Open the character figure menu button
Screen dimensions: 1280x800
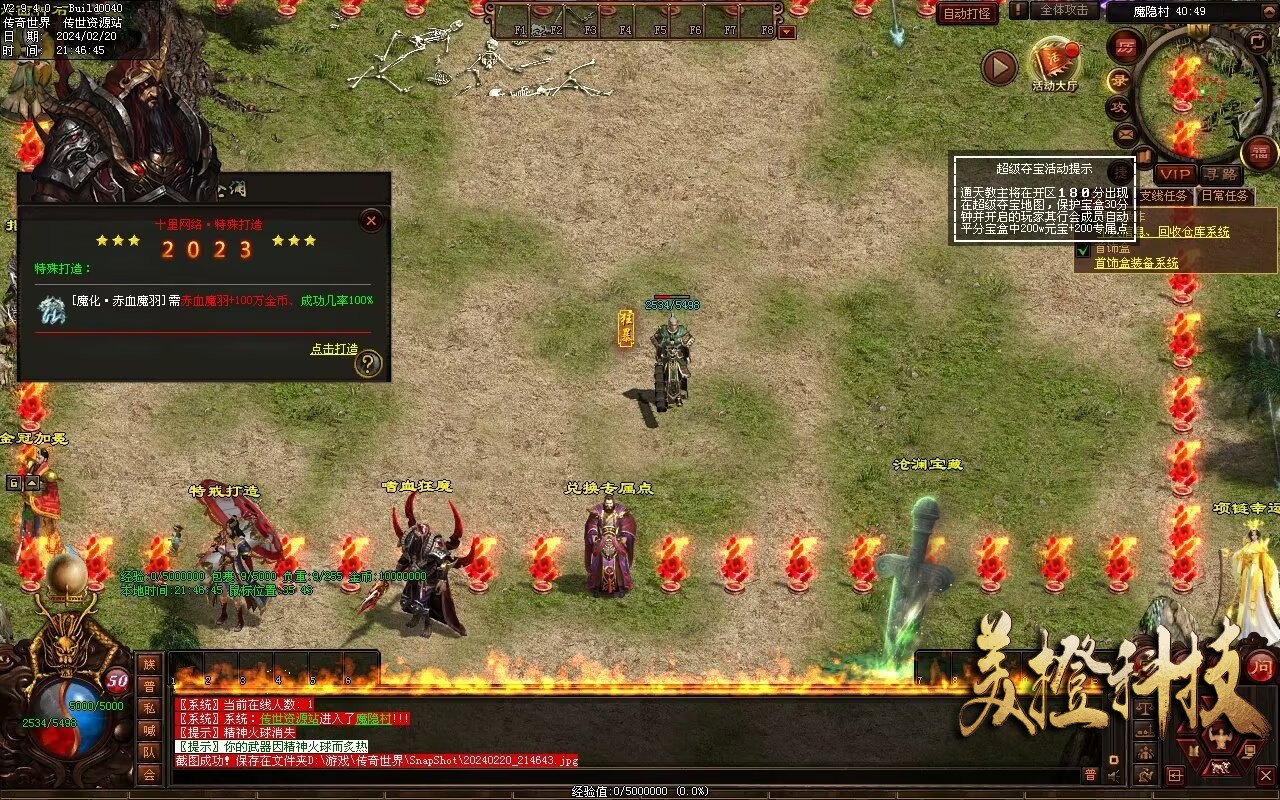(1219, 740)
